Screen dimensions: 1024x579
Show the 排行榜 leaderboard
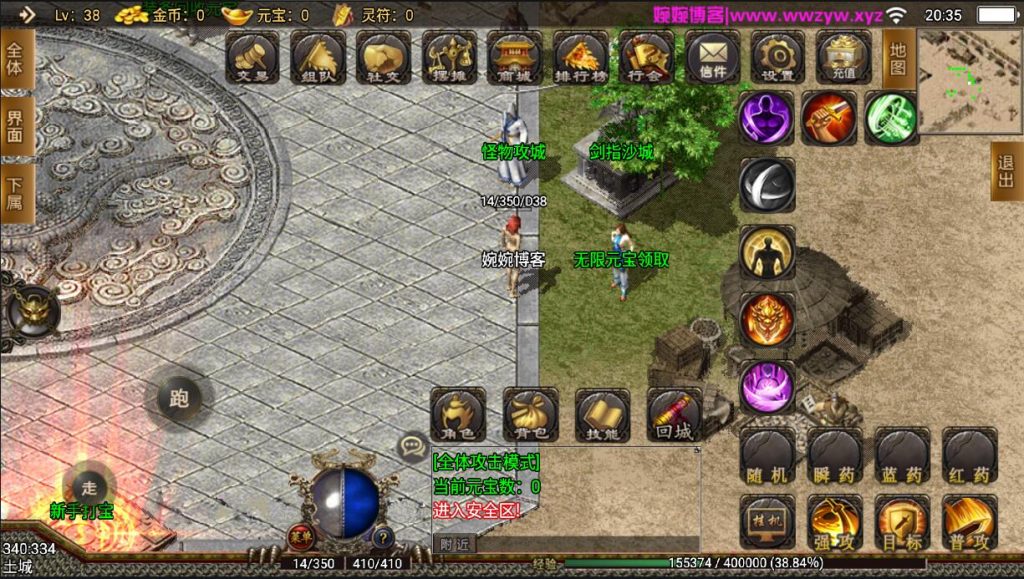pos(580,57)
